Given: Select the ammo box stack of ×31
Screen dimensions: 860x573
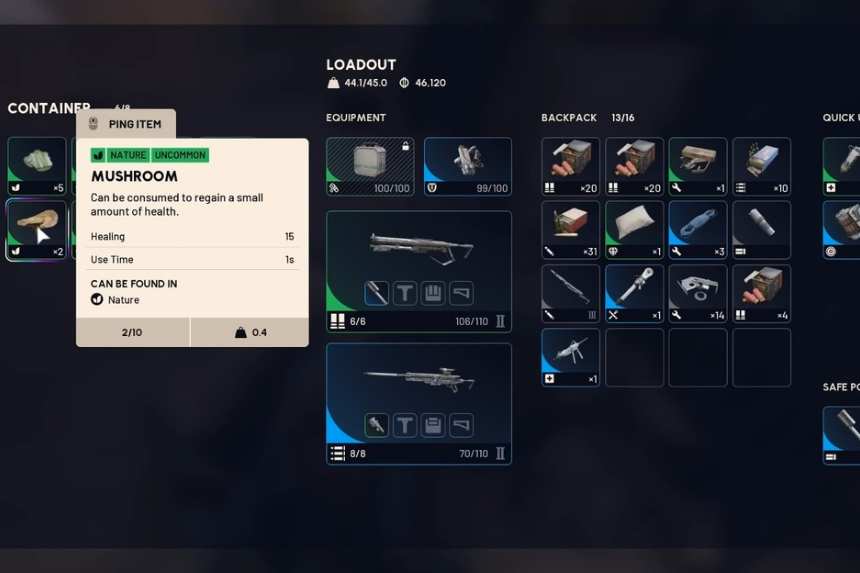Looking at the screenshot, I should (x=570, y=229).
